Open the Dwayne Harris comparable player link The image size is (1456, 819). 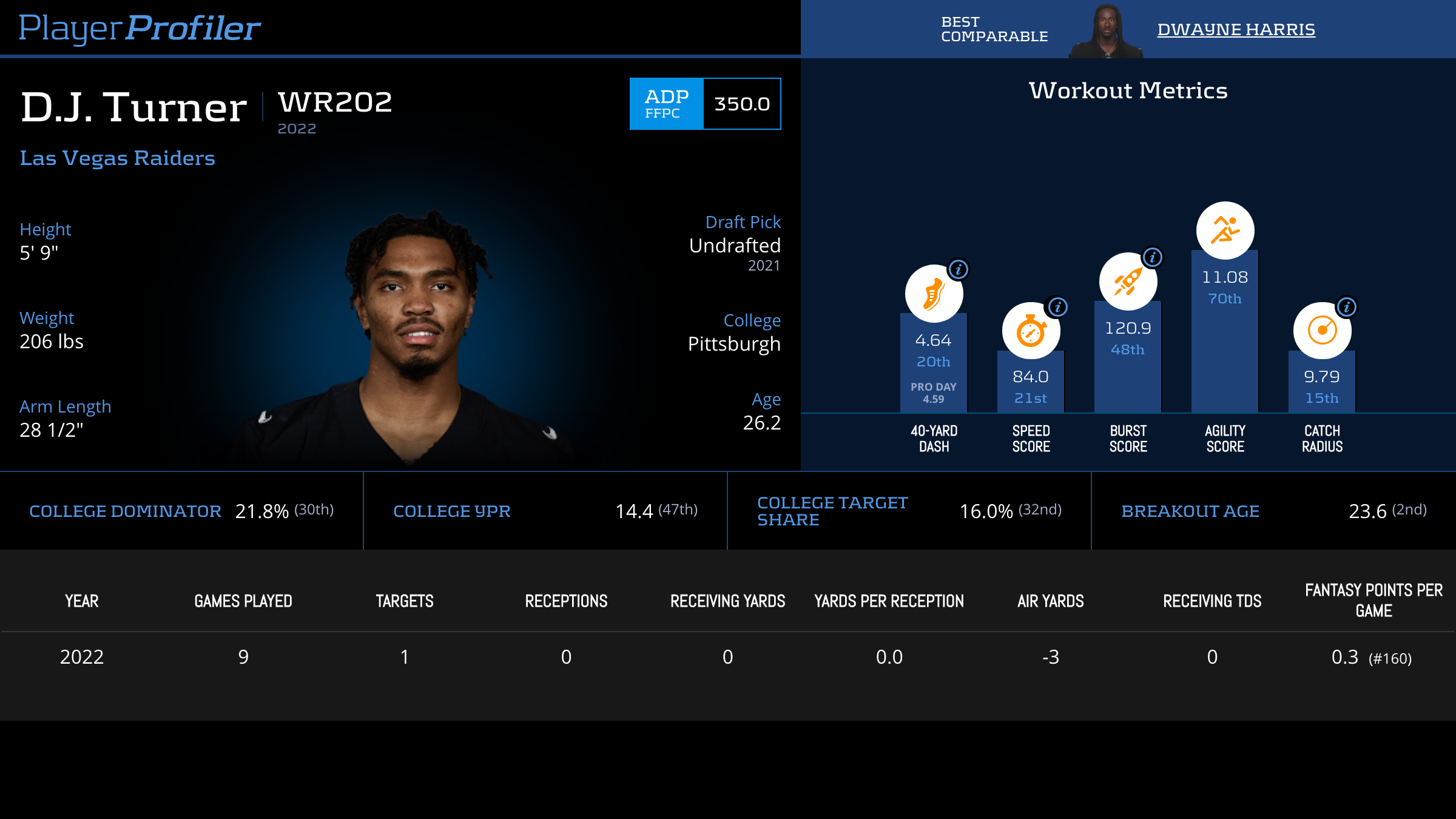(x=1236, y=29)
